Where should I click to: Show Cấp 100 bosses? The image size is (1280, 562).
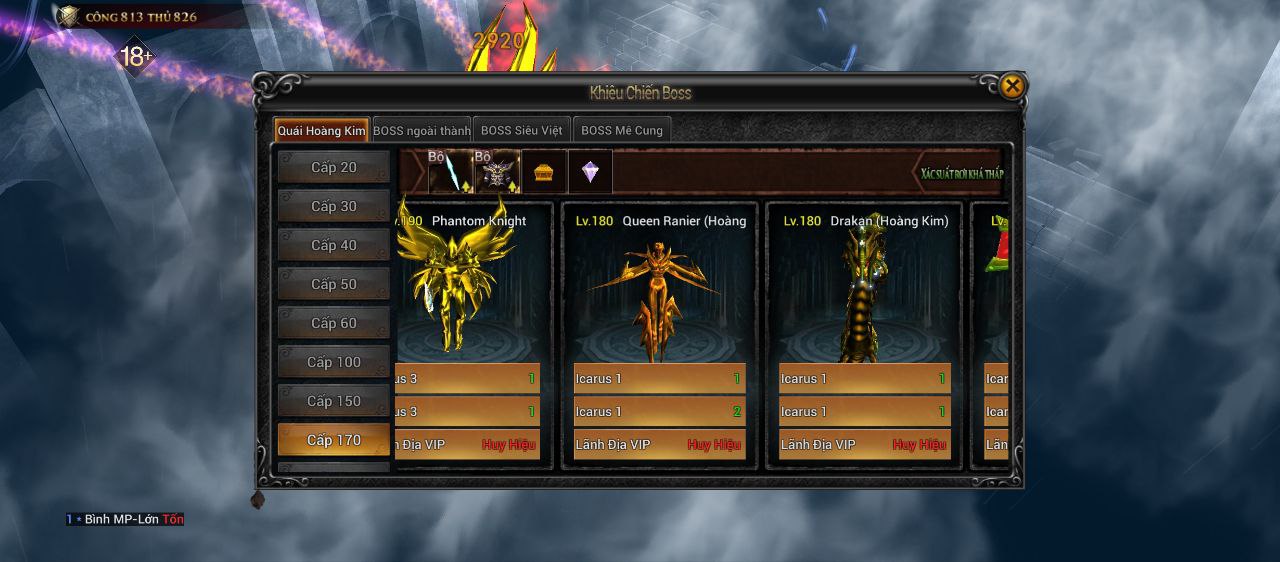click(x=333, y=363)
